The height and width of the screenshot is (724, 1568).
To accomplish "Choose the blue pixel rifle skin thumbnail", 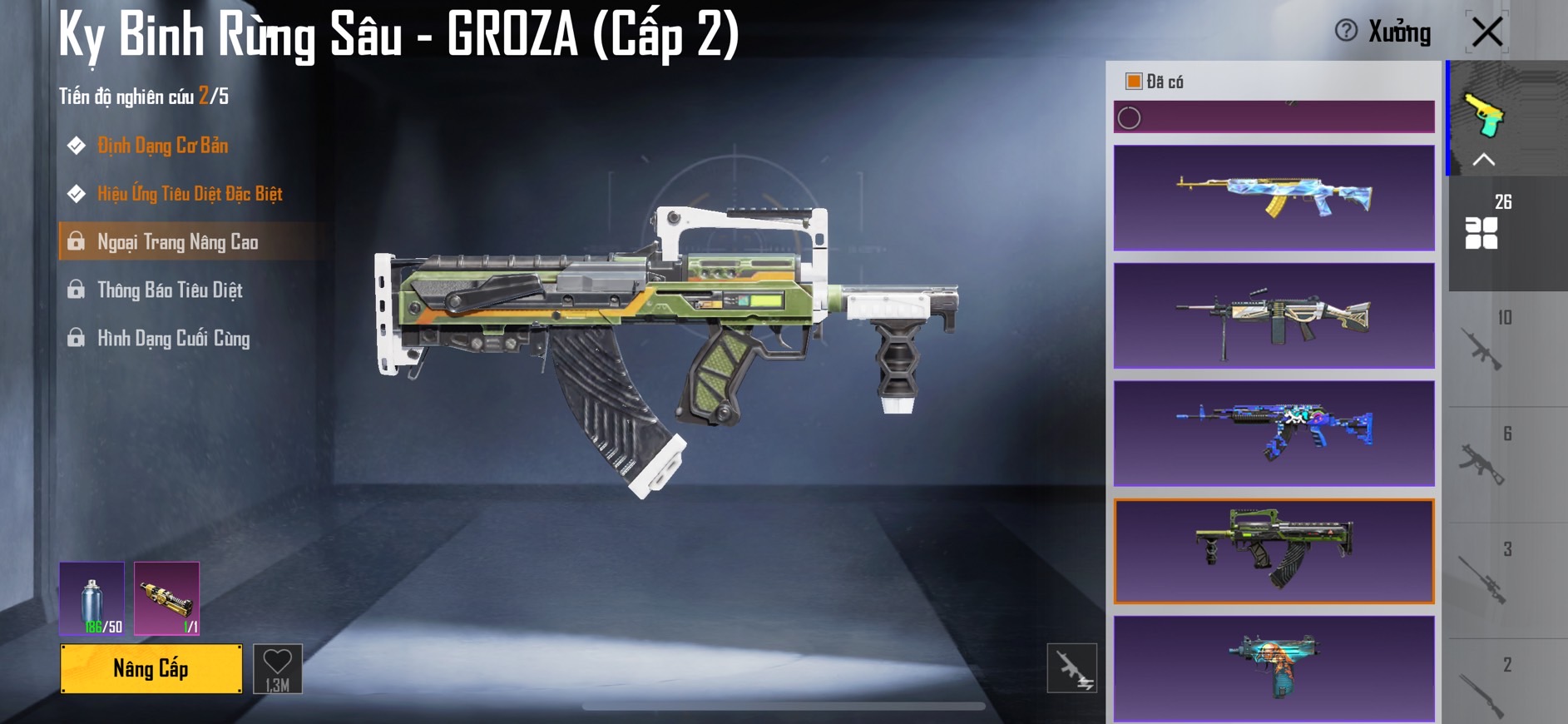I will point(1274,434).
